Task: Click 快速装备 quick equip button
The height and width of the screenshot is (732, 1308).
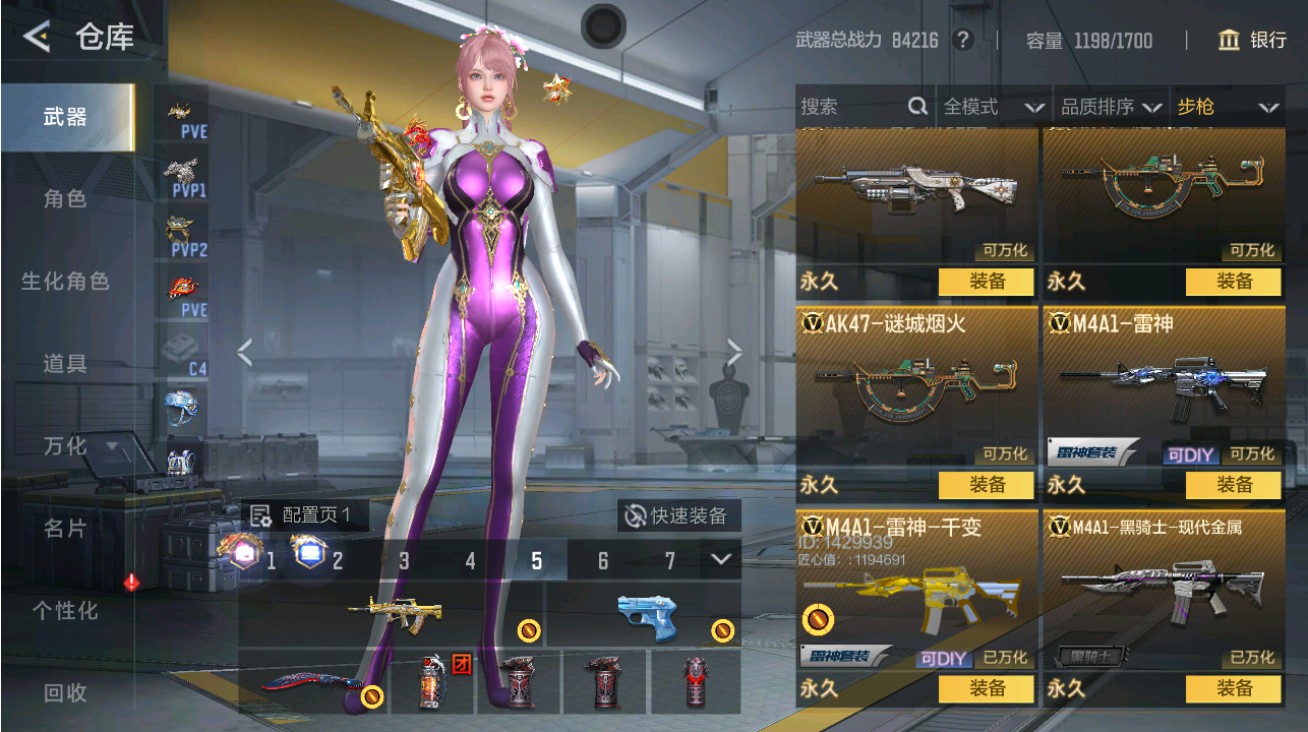Action: 678,516
